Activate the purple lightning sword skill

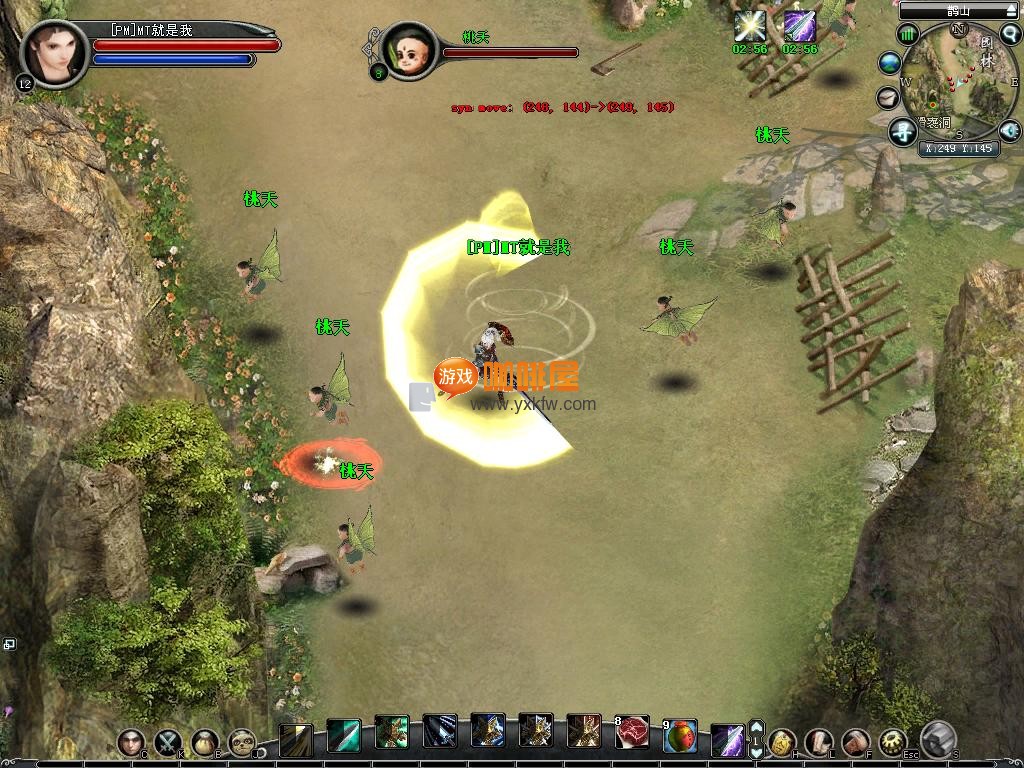click(727, 740)
